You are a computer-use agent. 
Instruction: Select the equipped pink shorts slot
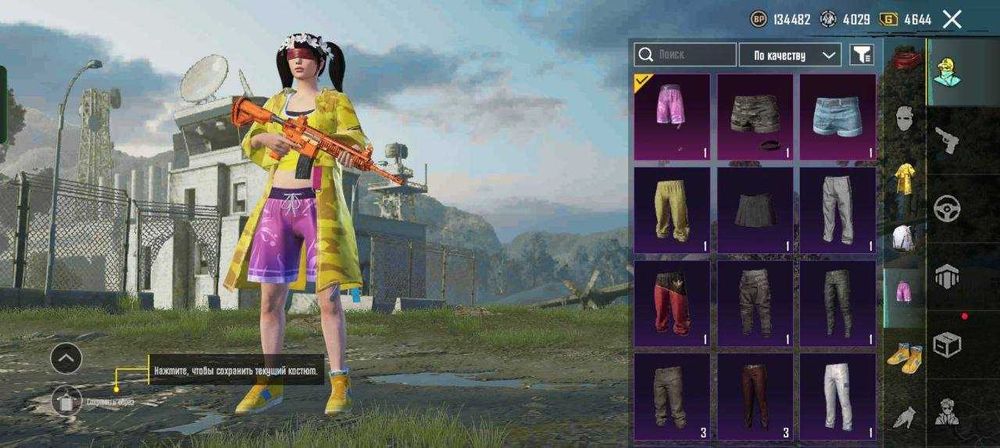pyautogui.click(x=672, y=116)
